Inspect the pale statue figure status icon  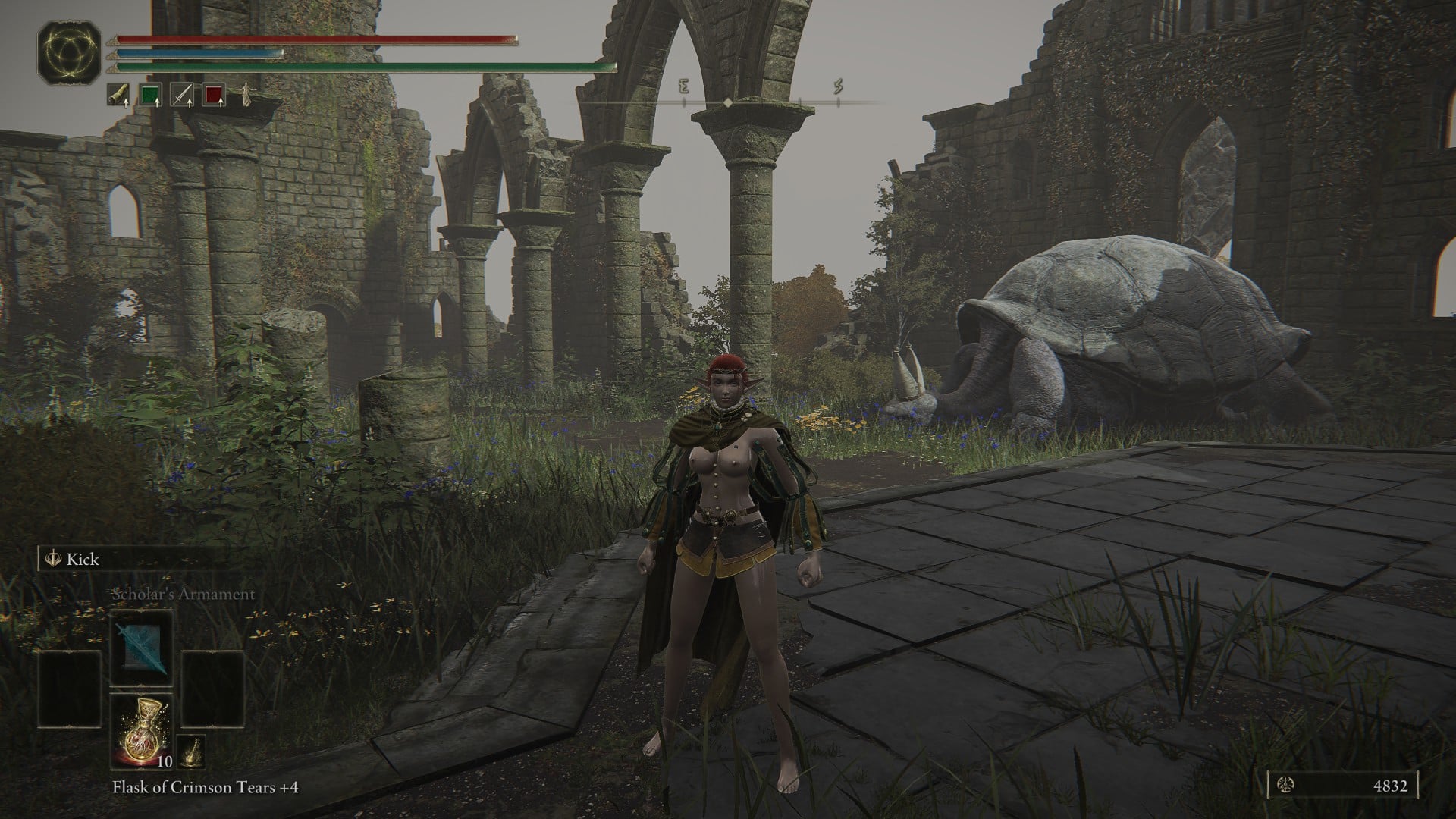click(246, 96)
